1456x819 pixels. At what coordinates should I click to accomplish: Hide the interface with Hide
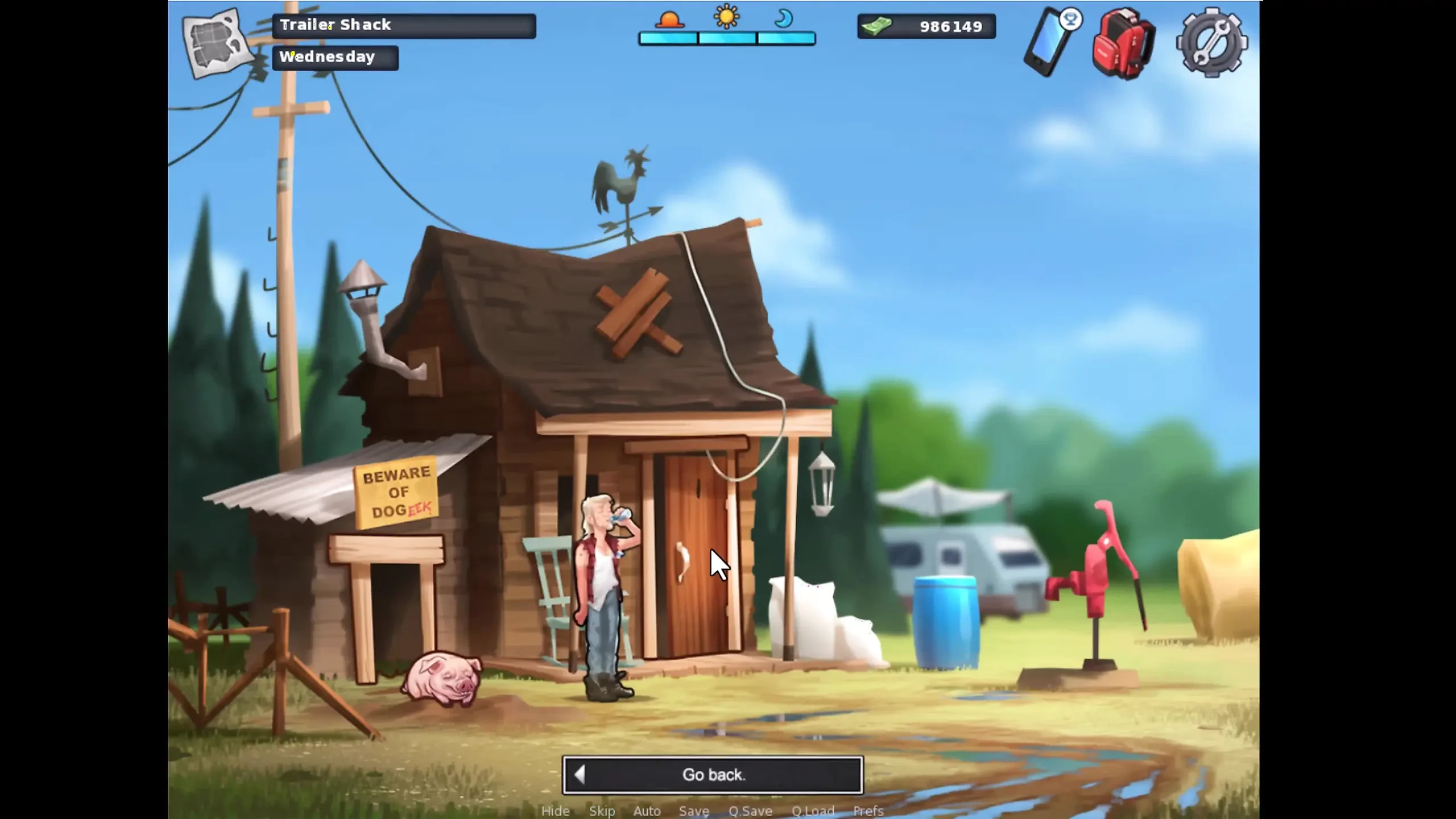(555, 811)
